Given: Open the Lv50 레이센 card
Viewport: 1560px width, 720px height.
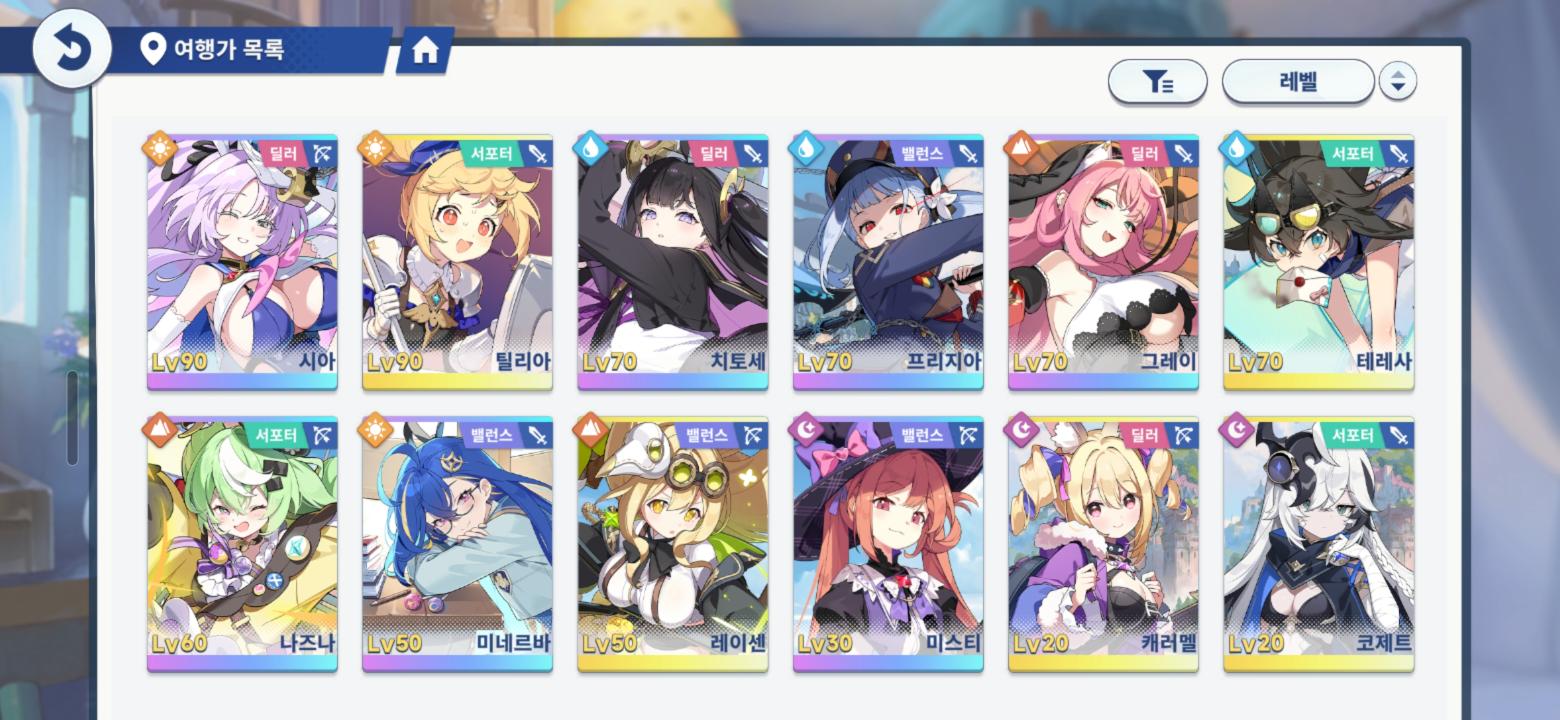Looking at the screenshot, I should pos(672,544).
